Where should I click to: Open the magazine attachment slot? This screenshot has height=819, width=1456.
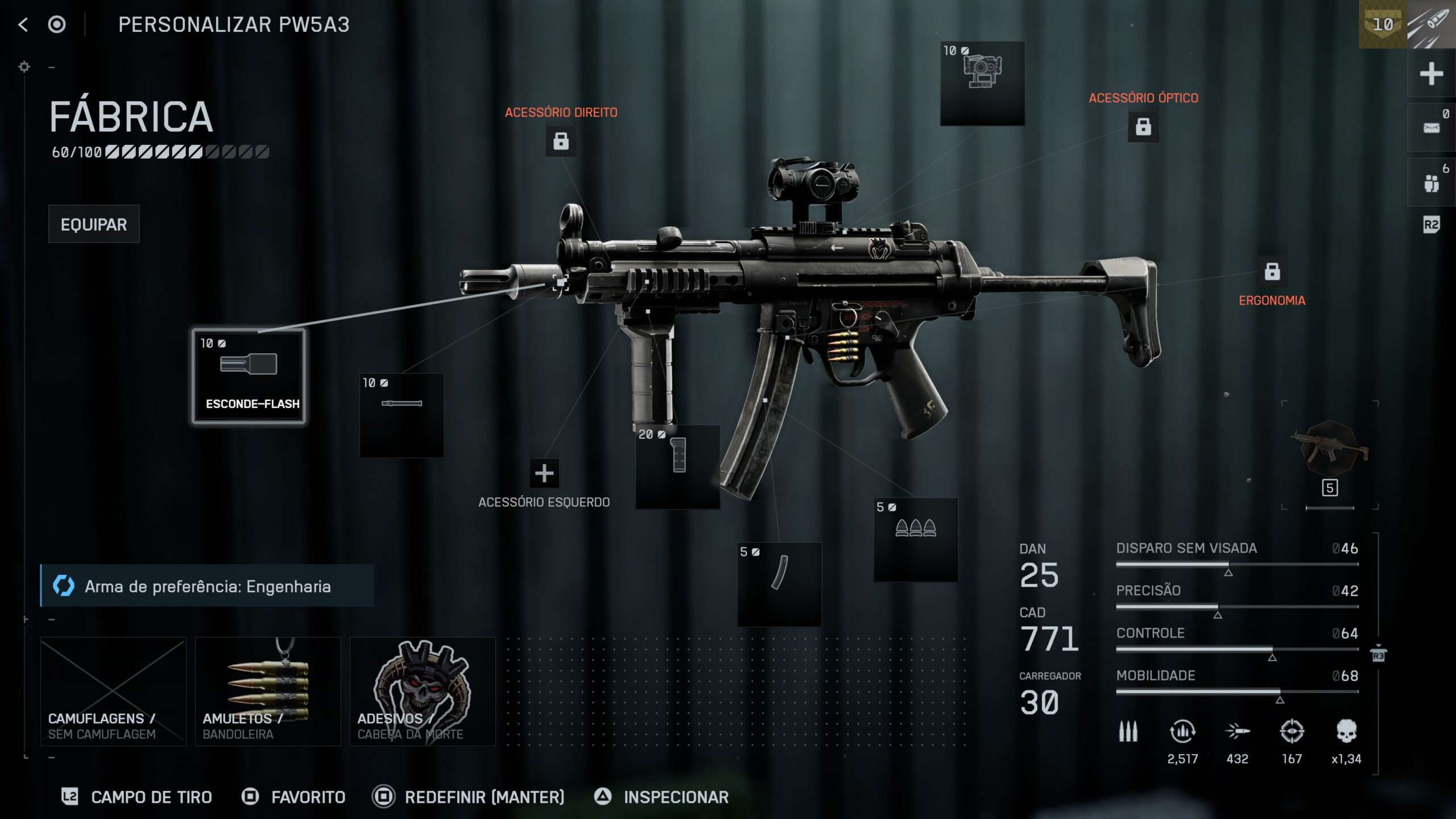[x=779, y=584]
